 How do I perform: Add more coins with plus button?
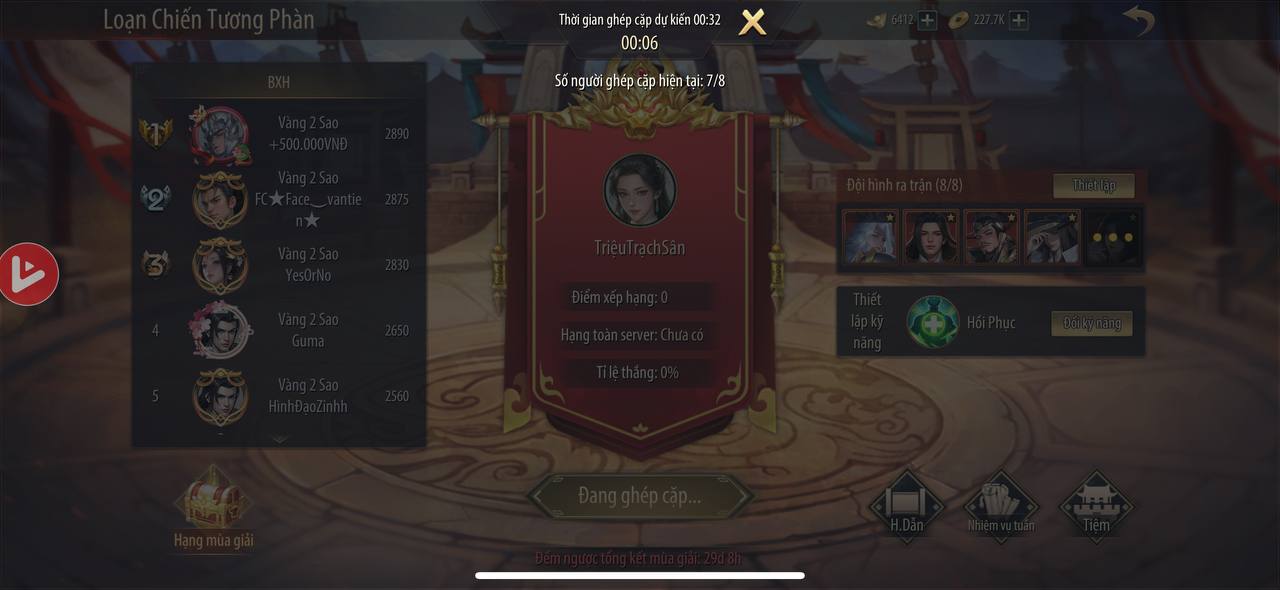[1018, 20]
